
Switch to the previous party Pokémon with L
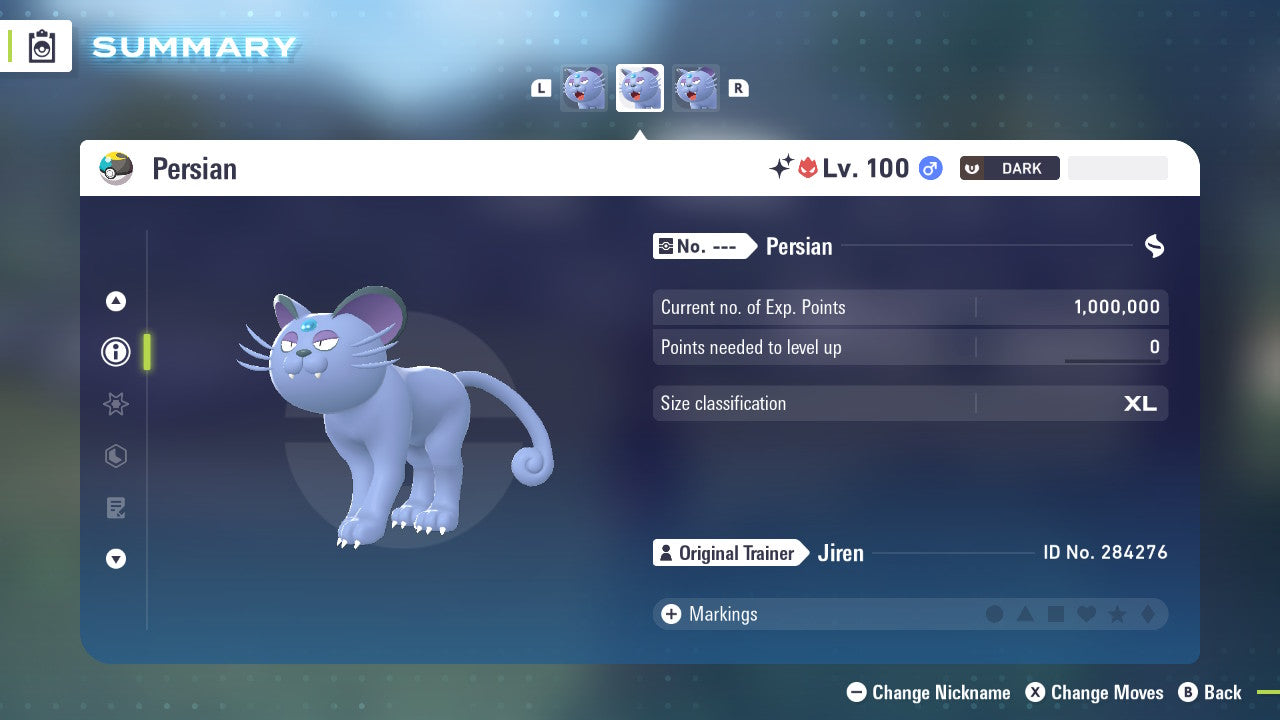point(541,88)
